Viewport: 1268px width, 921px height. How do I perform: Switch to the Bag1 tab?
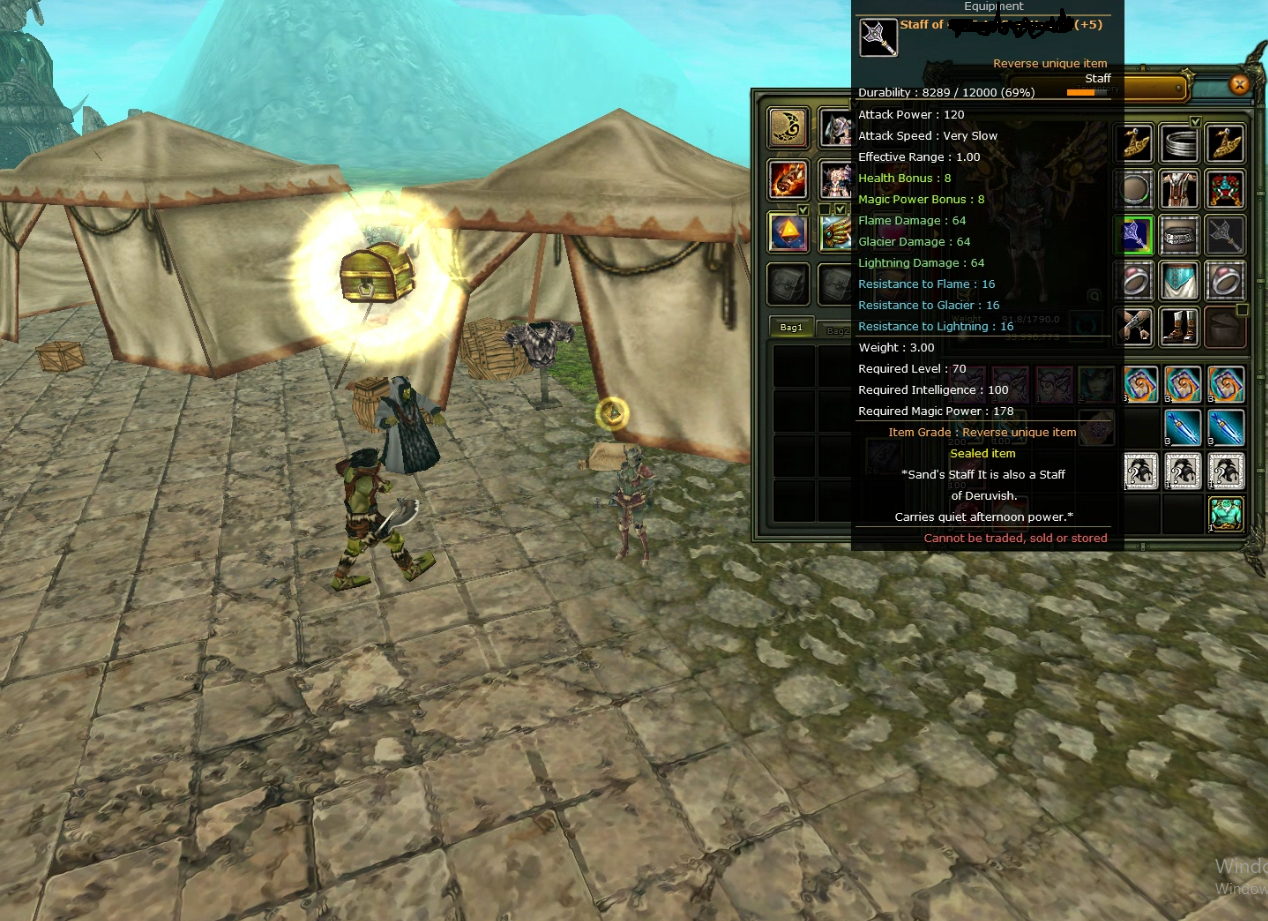tap(792, 328)
